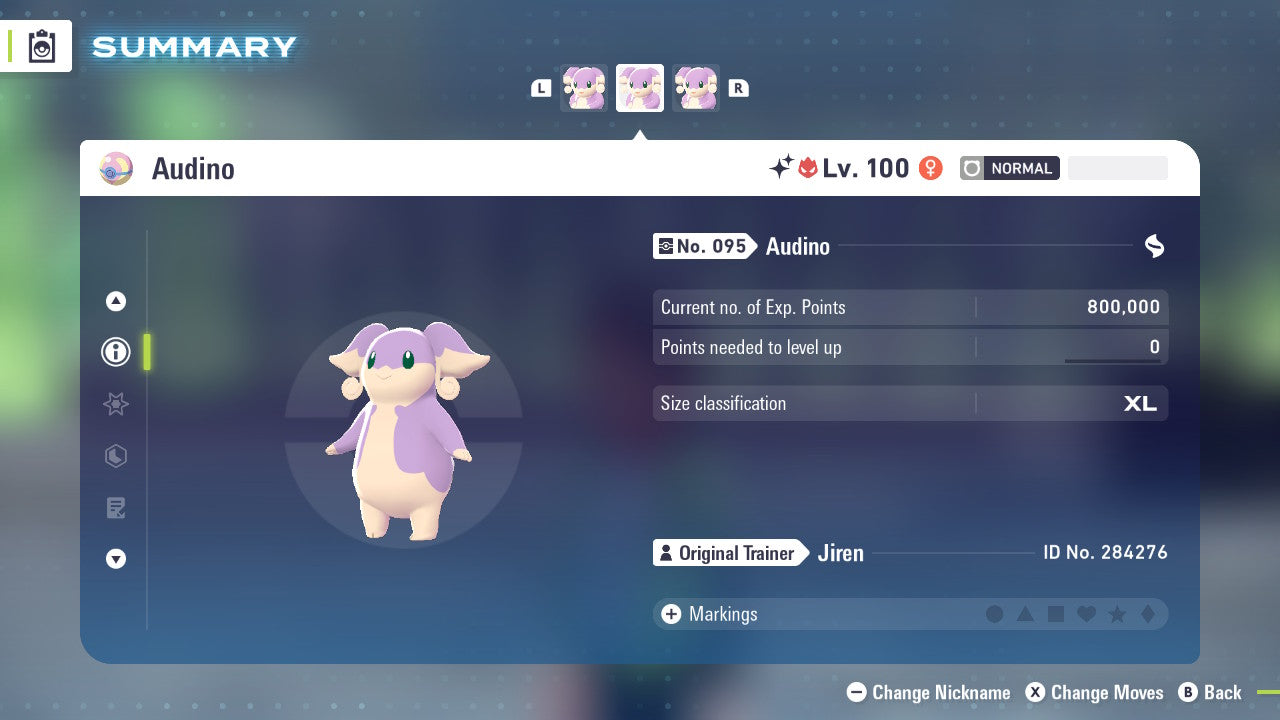Toggle the heart marking

(x=1086, y=614)
